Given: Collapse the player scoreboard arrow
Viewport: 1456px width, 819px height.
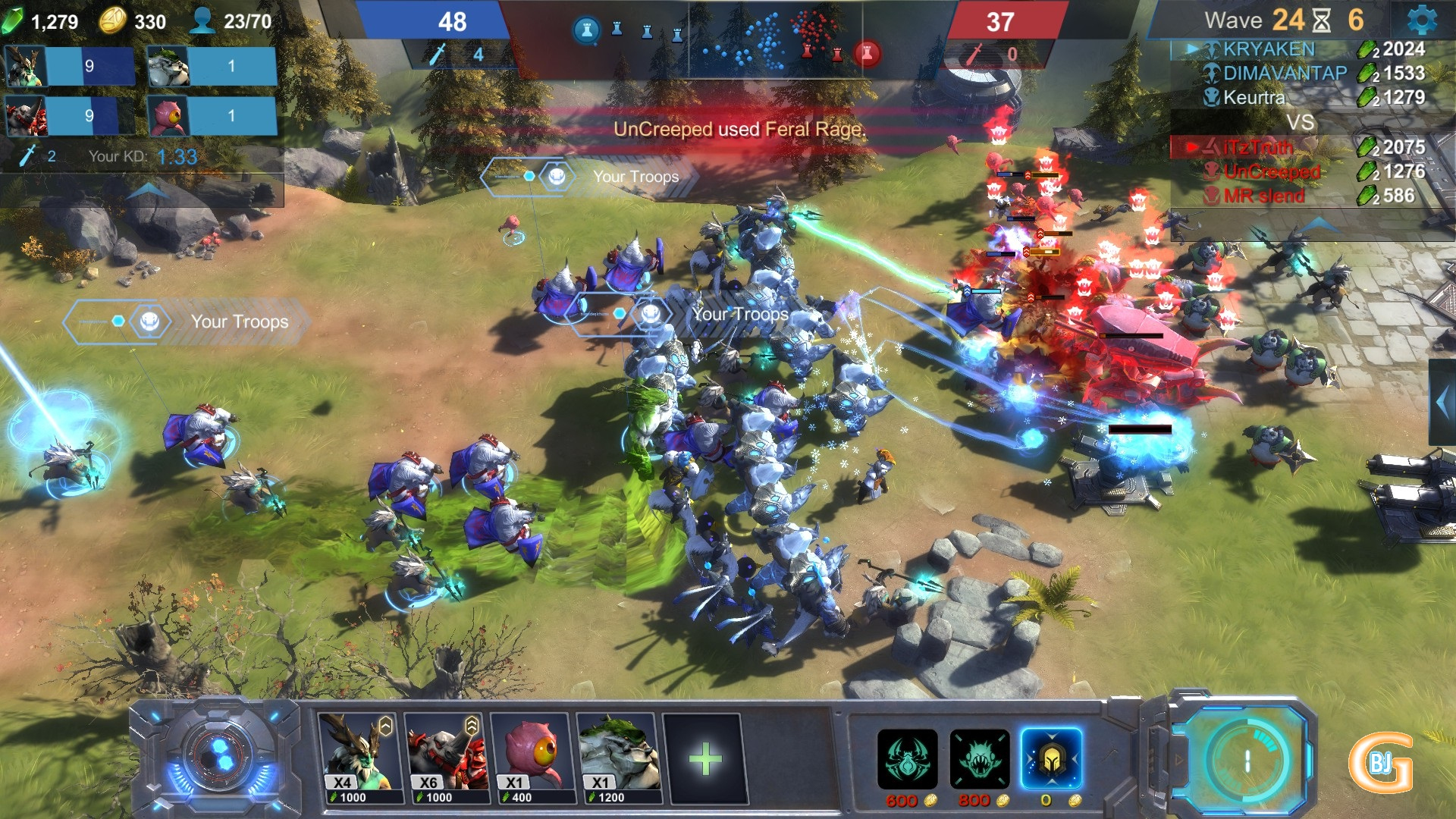Looking at the screenshot, I should coord(1320,224).
